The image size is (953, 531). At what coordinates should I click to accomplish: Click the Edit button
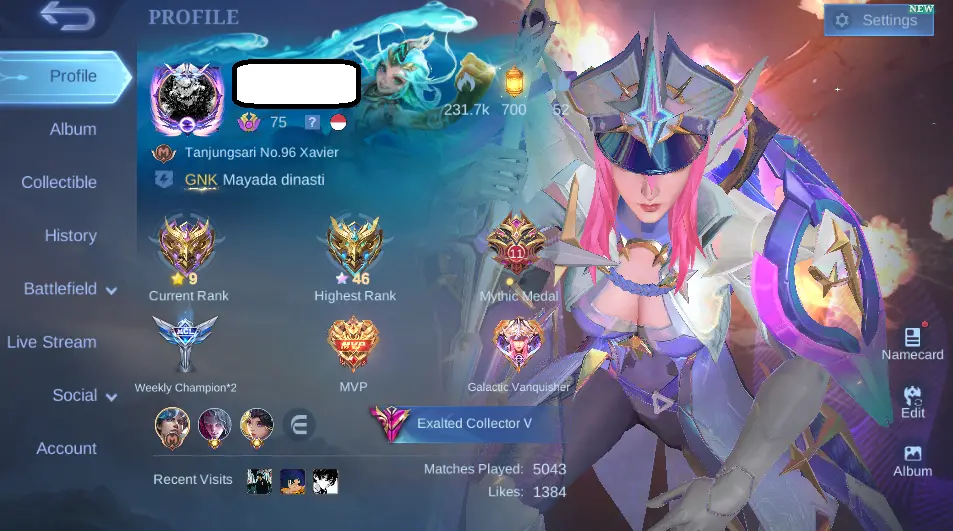[912, 401]
